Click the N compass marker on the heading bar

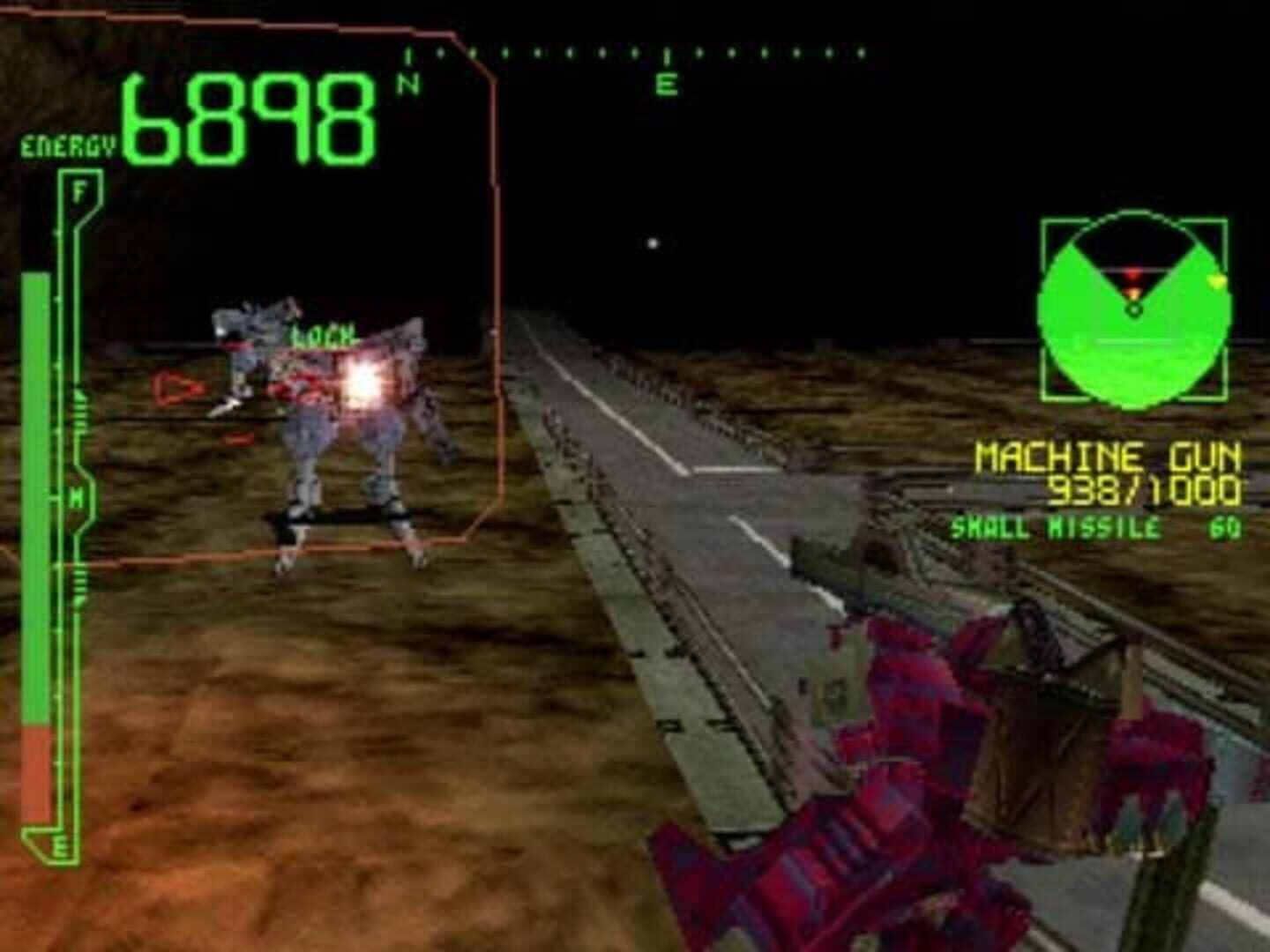(407, 82)
